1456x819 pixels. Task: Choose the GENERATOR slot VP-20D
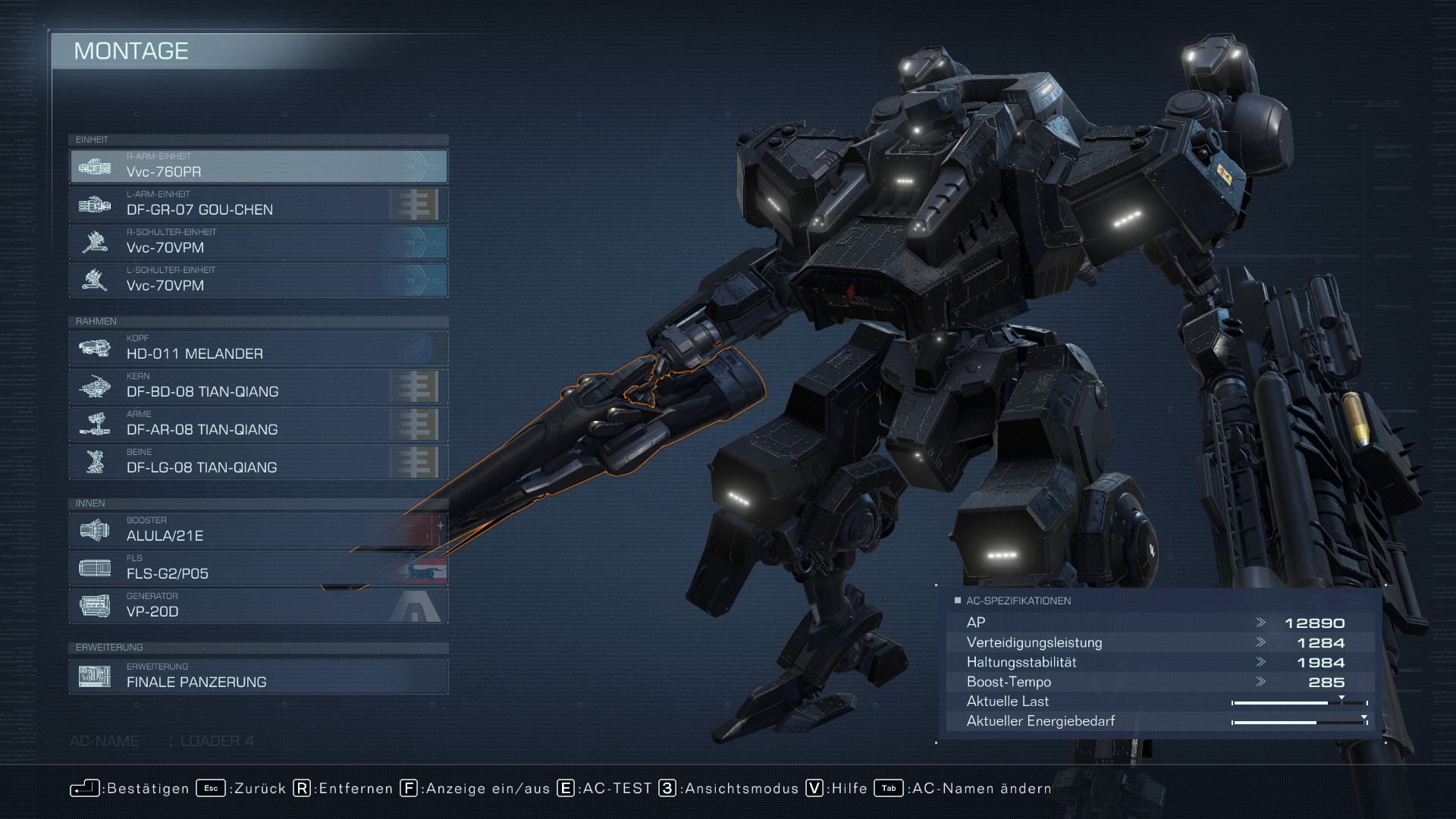pyautogui.click(x=259, y=606)
